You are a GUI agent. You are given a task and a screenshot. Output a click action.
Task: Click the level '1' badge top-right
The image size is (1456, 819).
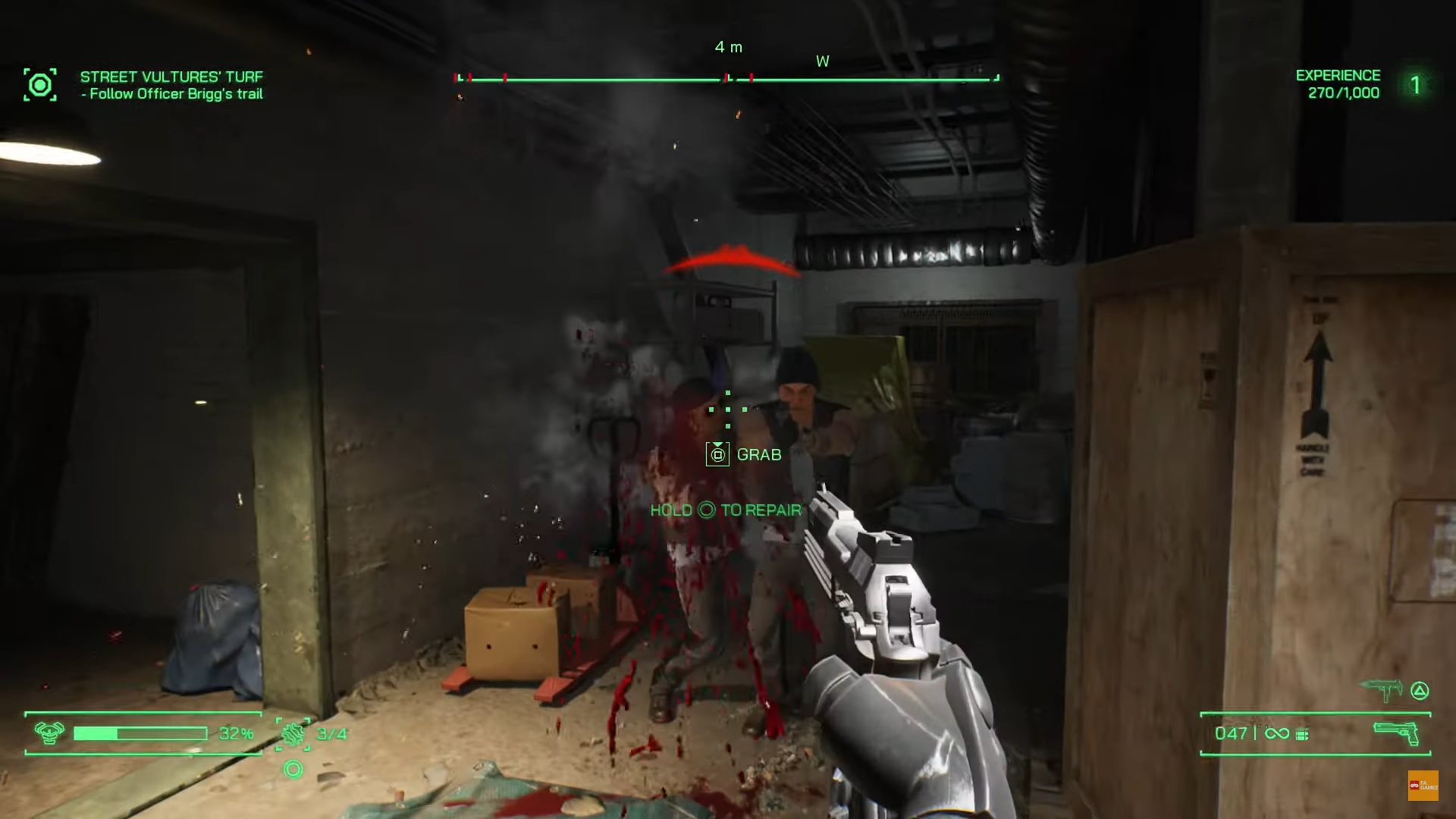(1415, 85)
